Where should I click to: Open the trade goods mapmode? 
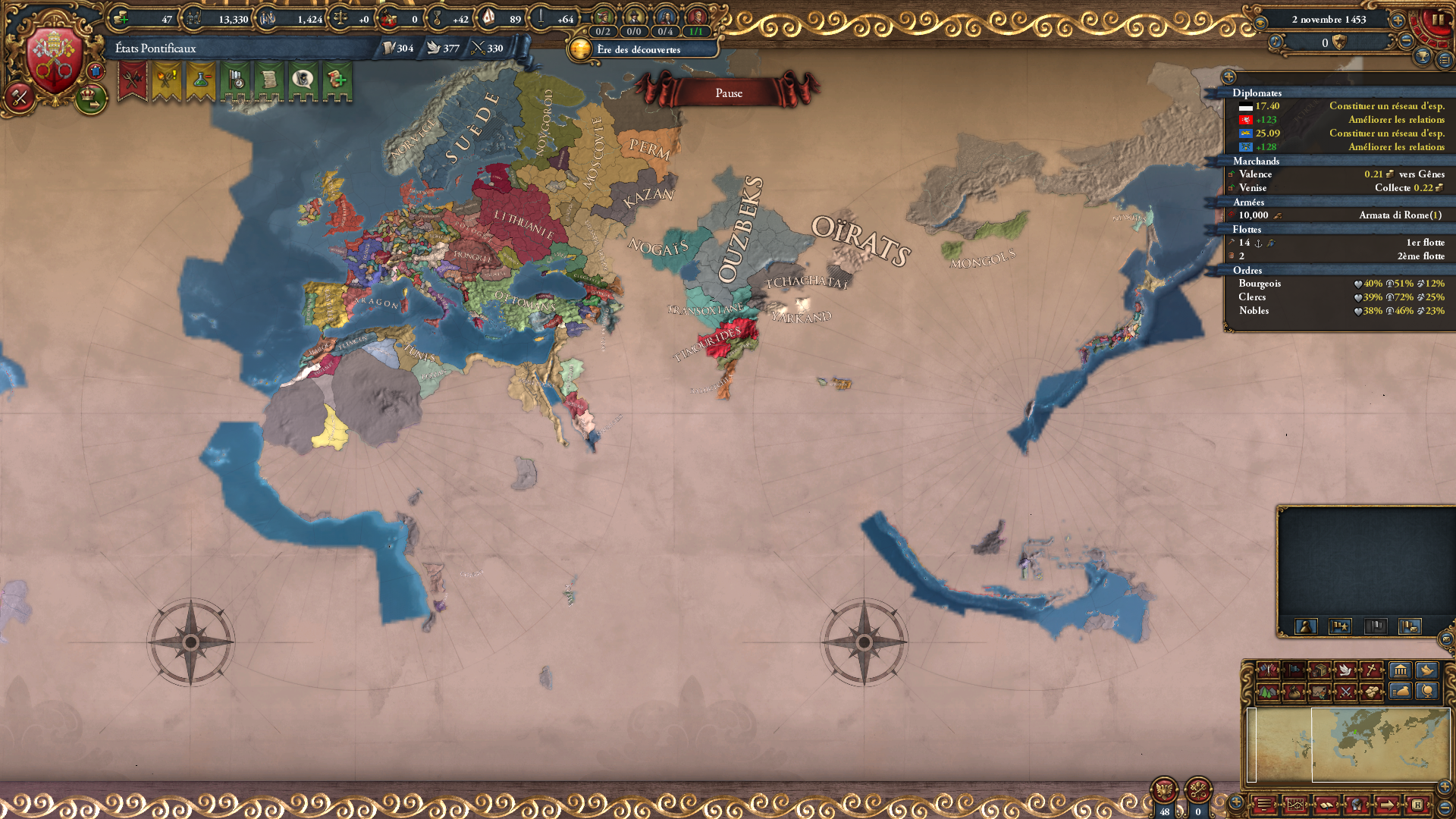point(1319,670)
